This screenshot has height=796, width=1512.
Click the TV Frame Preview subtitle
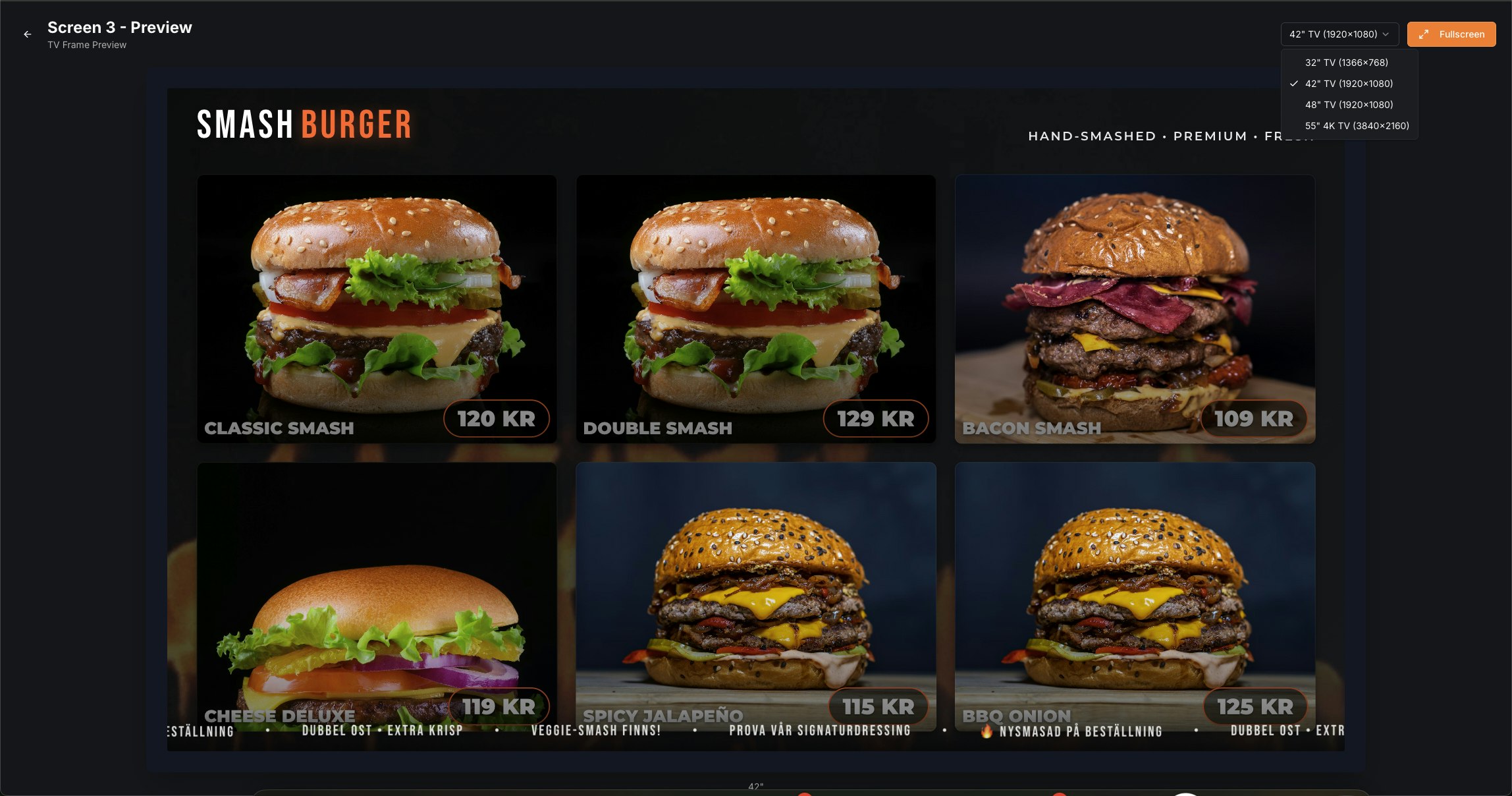click(x=86, y=45)
